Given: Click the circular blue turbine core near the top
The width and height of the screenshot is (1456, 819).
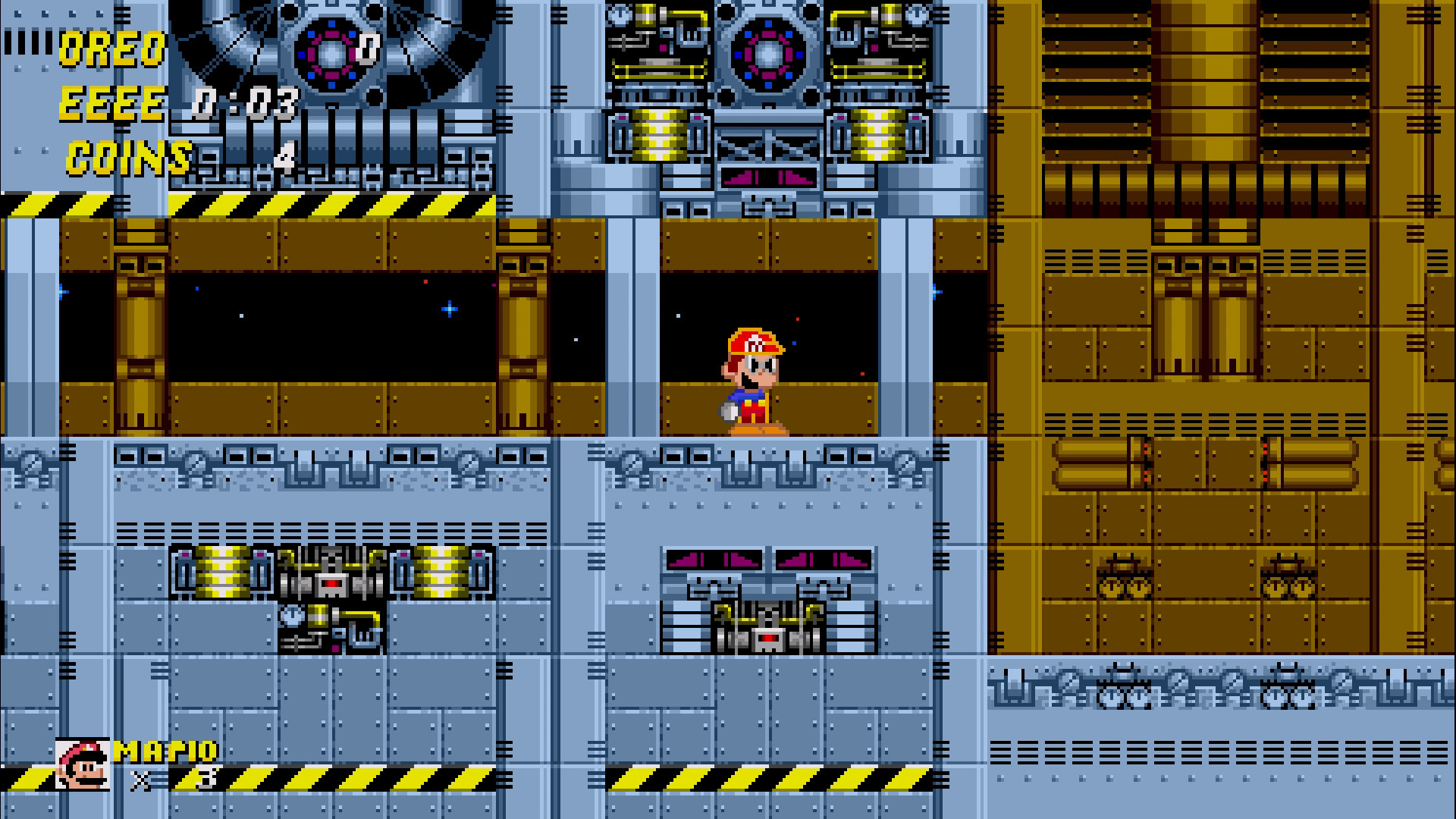Looking at the screenshot, I should coord(766,53).
